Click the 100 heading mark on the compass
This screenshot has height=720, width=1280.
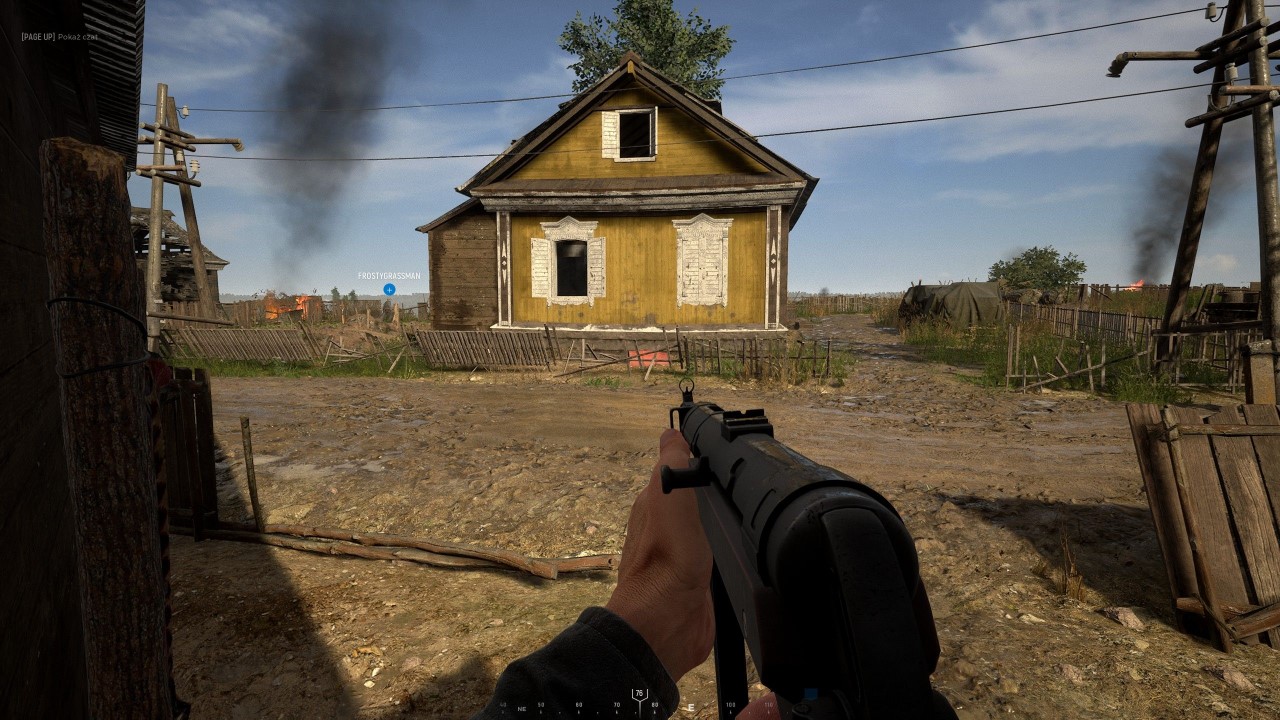(731, 704)
